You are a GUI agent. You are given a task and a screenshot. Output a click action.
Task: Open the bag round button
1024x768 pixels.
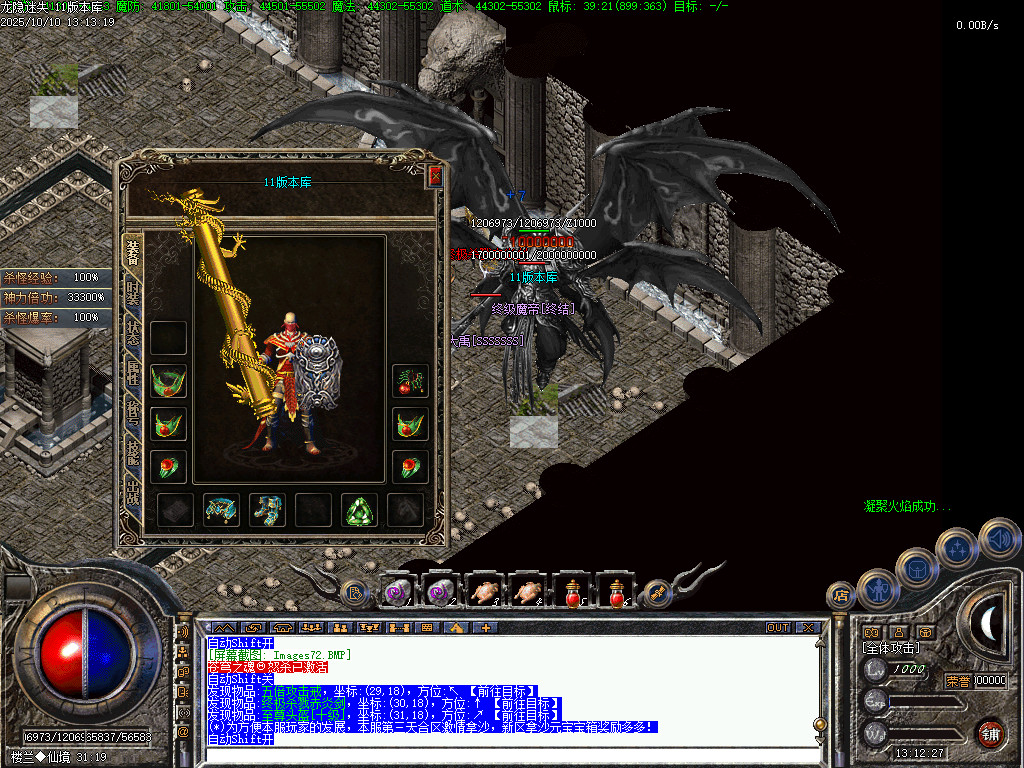916,567
